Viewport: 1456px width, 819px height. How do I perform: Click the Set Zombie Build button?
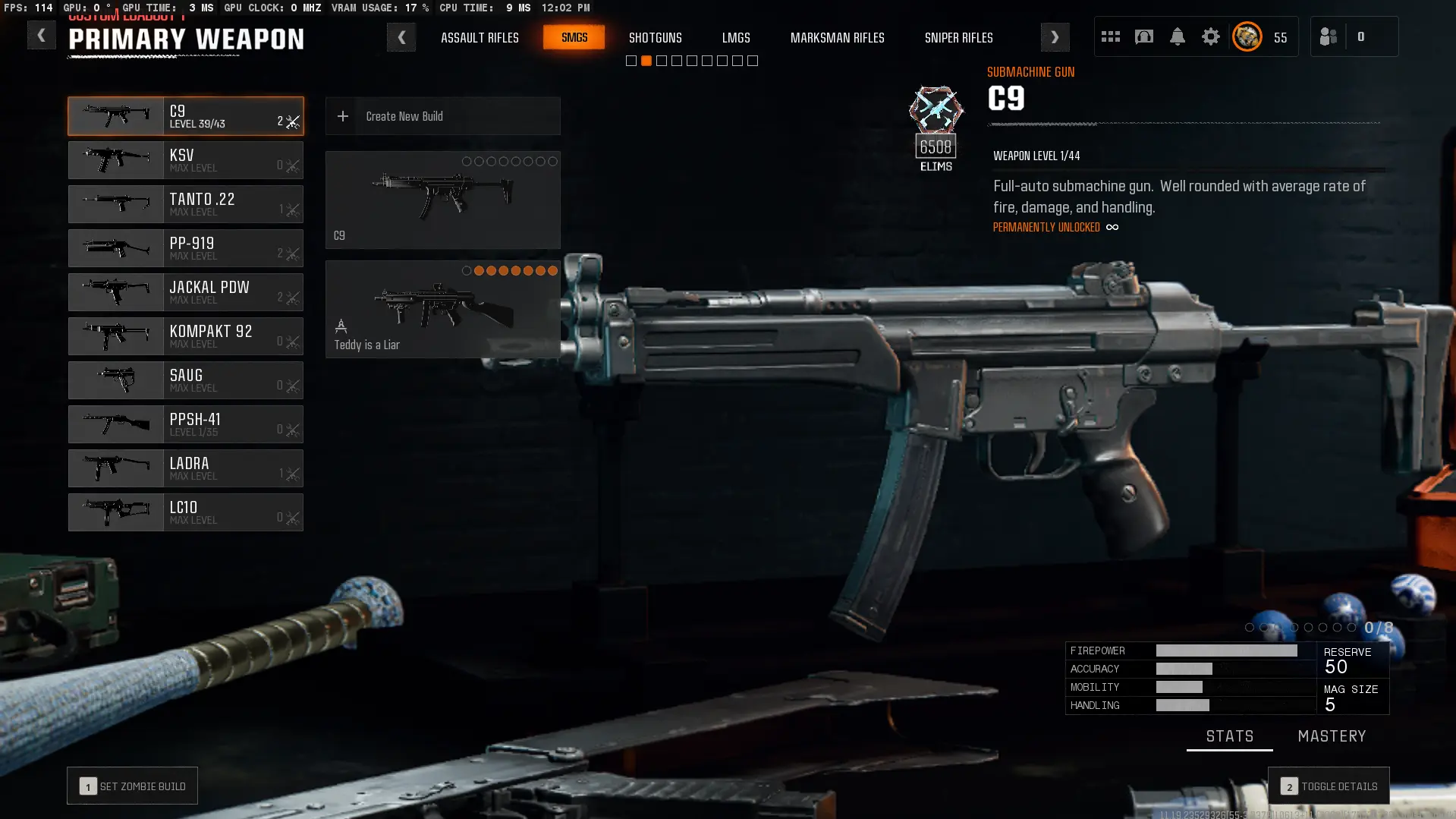(x=132, y=786)
